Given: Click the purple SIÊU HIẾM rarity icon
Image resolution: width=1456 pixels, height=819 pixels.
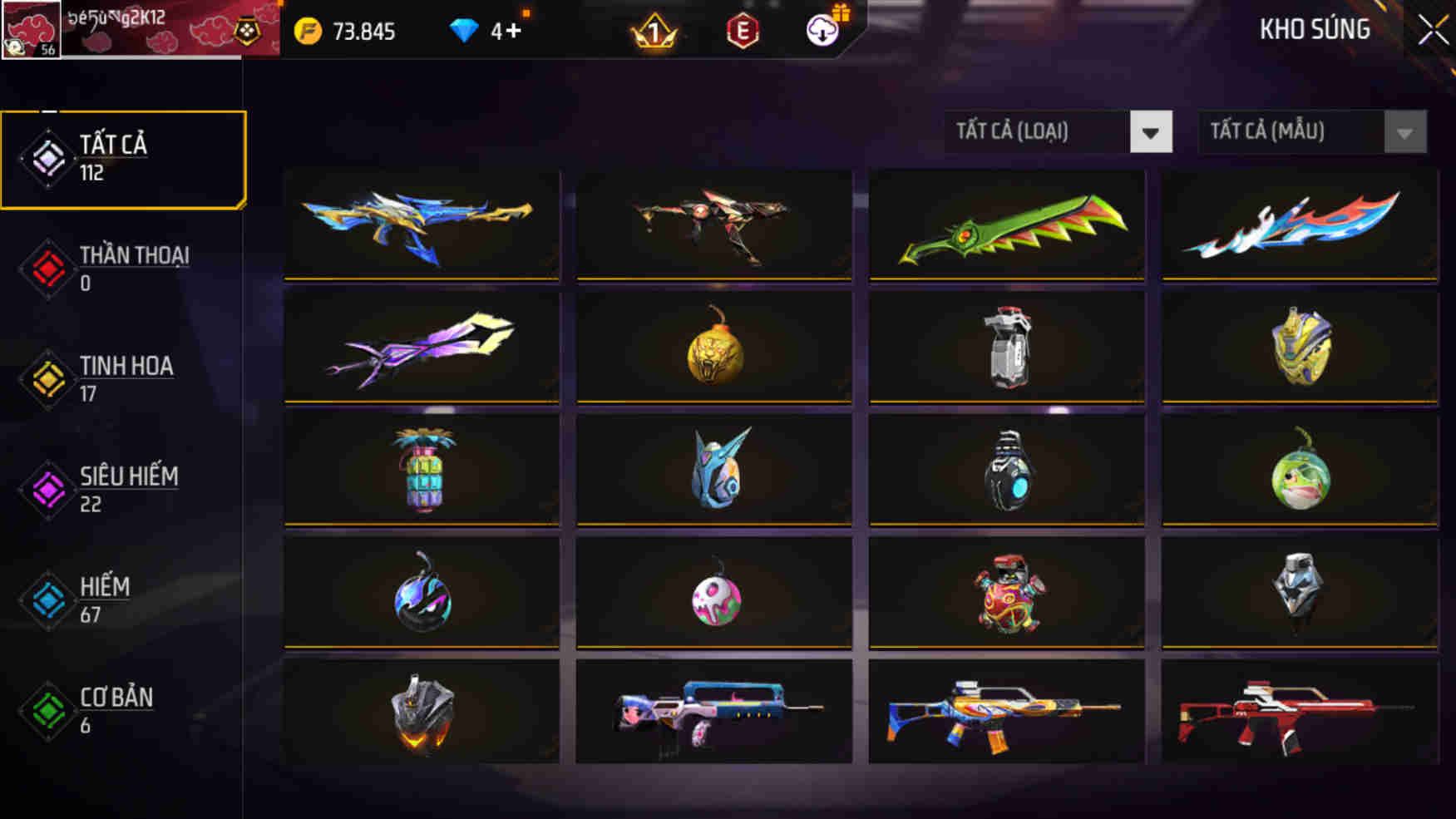Looking at the screenshot, I should 47,489.
